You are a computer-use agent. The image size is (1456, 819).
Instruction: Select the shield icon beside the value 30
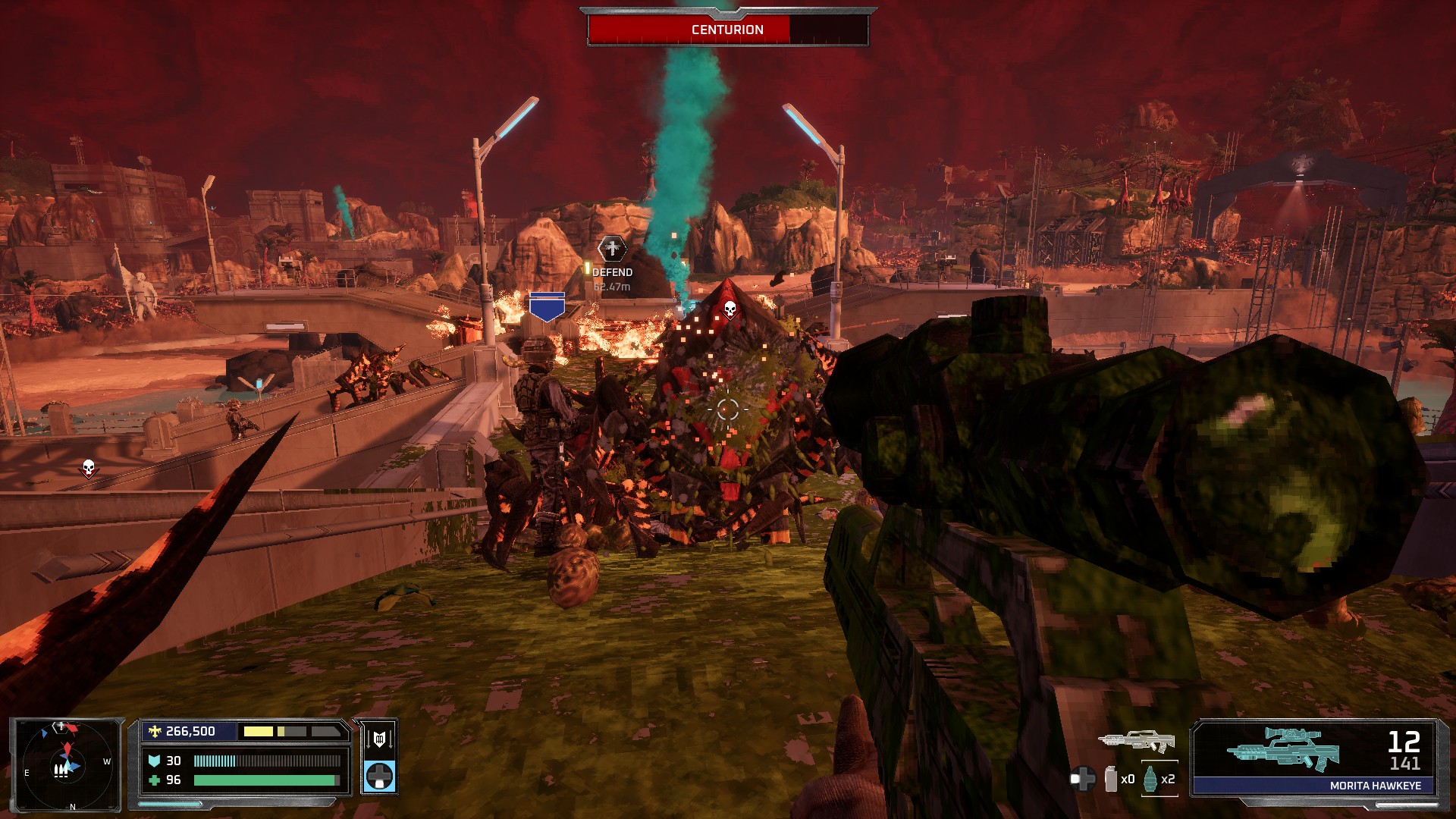(x=155, y=761)
